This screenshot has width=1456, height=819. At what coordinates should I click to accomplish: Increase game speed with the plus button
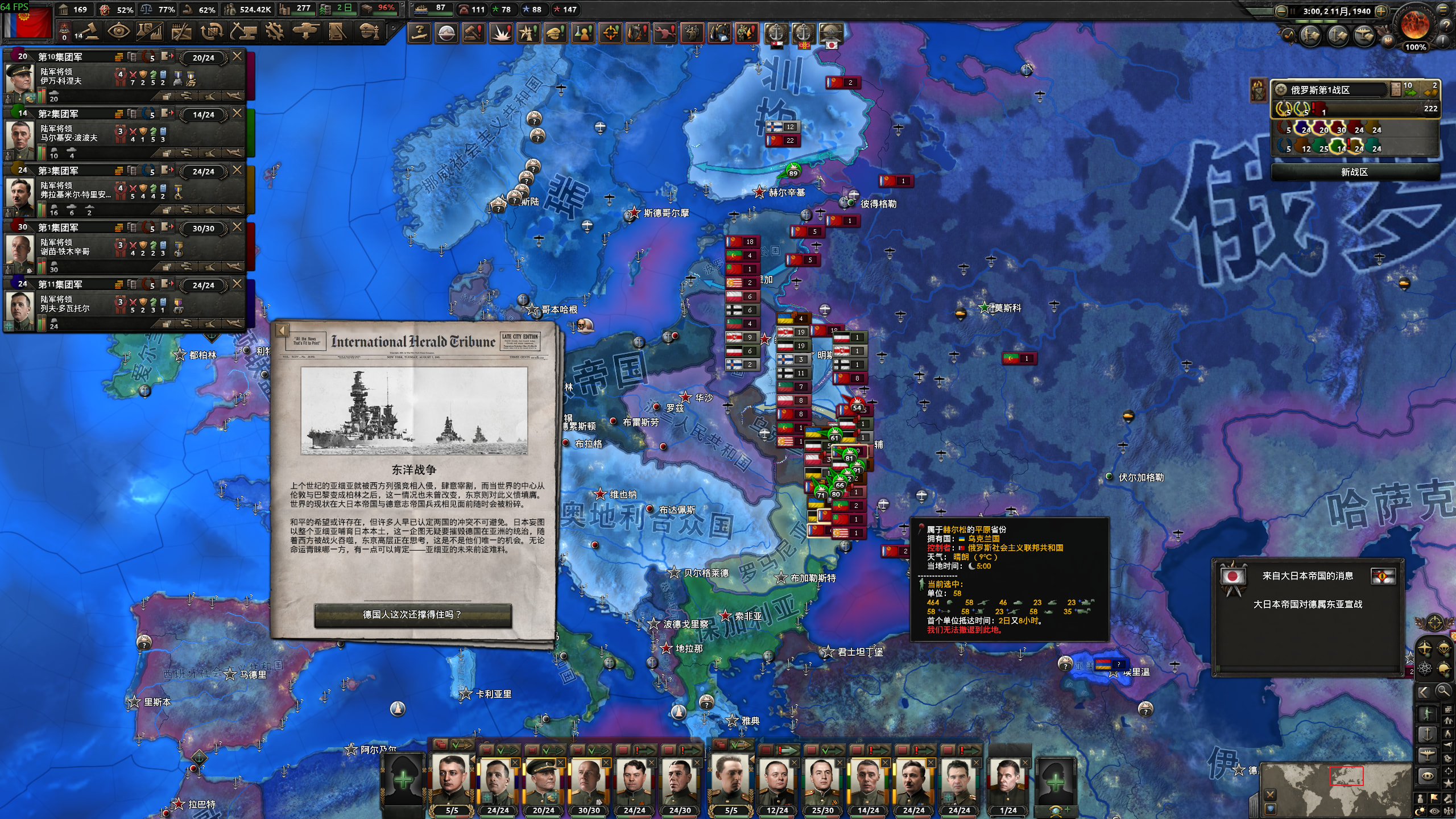1381,11
